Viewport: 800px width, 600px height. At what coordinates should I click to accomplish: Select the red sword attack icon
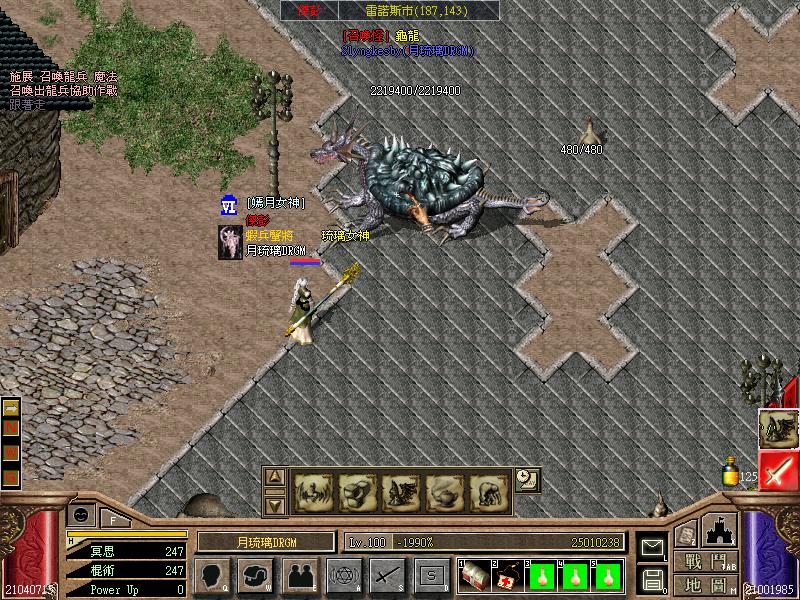(x=778, y=470)
